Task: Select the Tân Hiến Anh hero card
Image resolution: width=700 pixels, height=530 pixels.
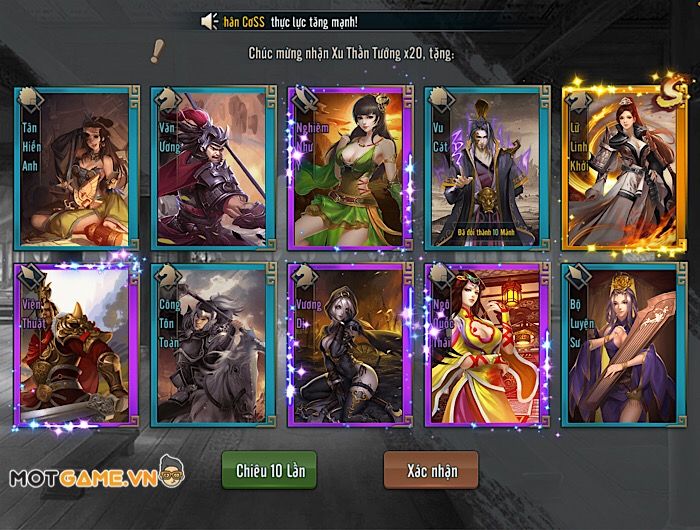Action: coord(77,167)
